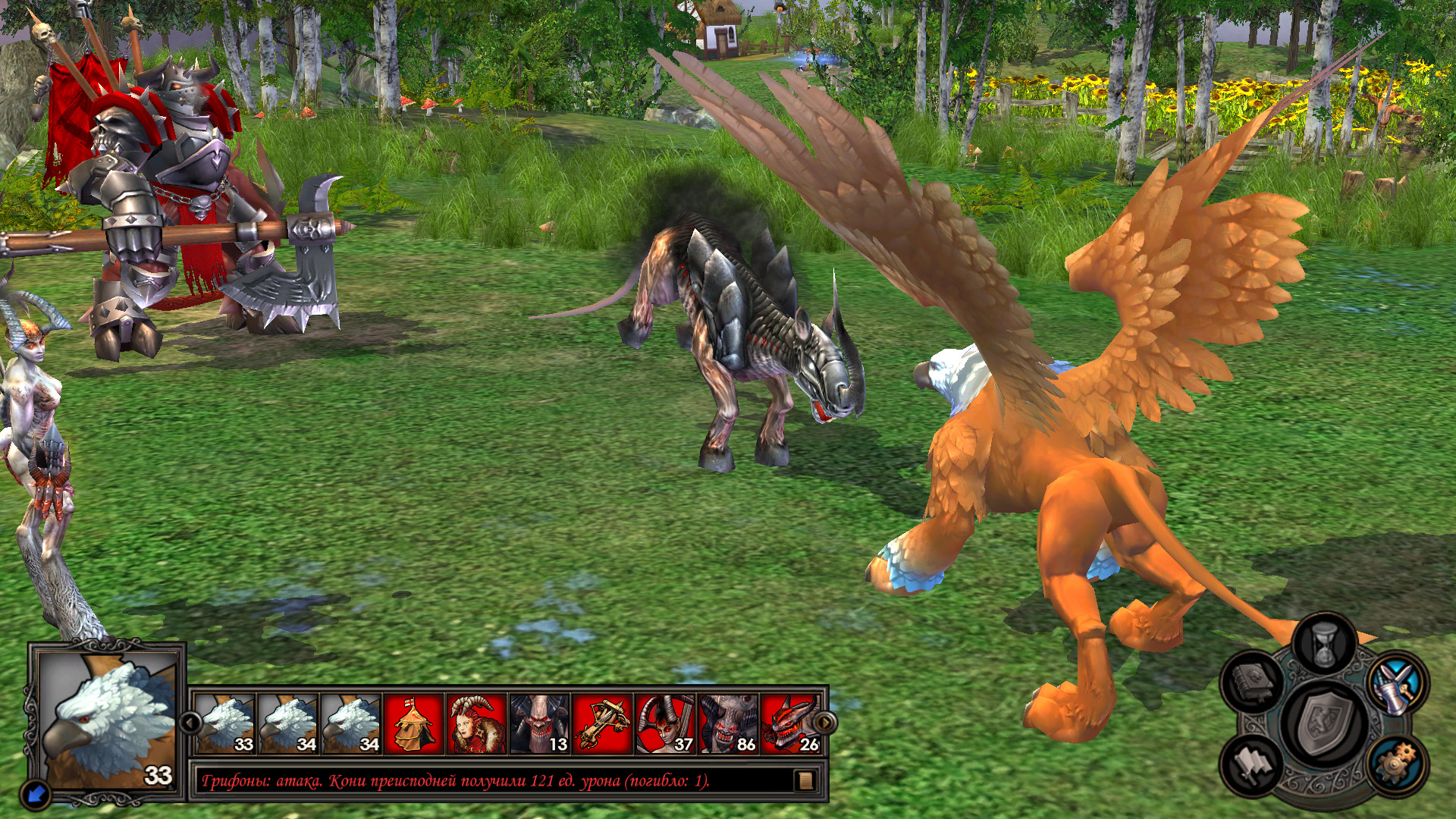Select the first aid tent in the turn queue
Viewport: 1456px width, 819px height.
click(x=413, y=724)
